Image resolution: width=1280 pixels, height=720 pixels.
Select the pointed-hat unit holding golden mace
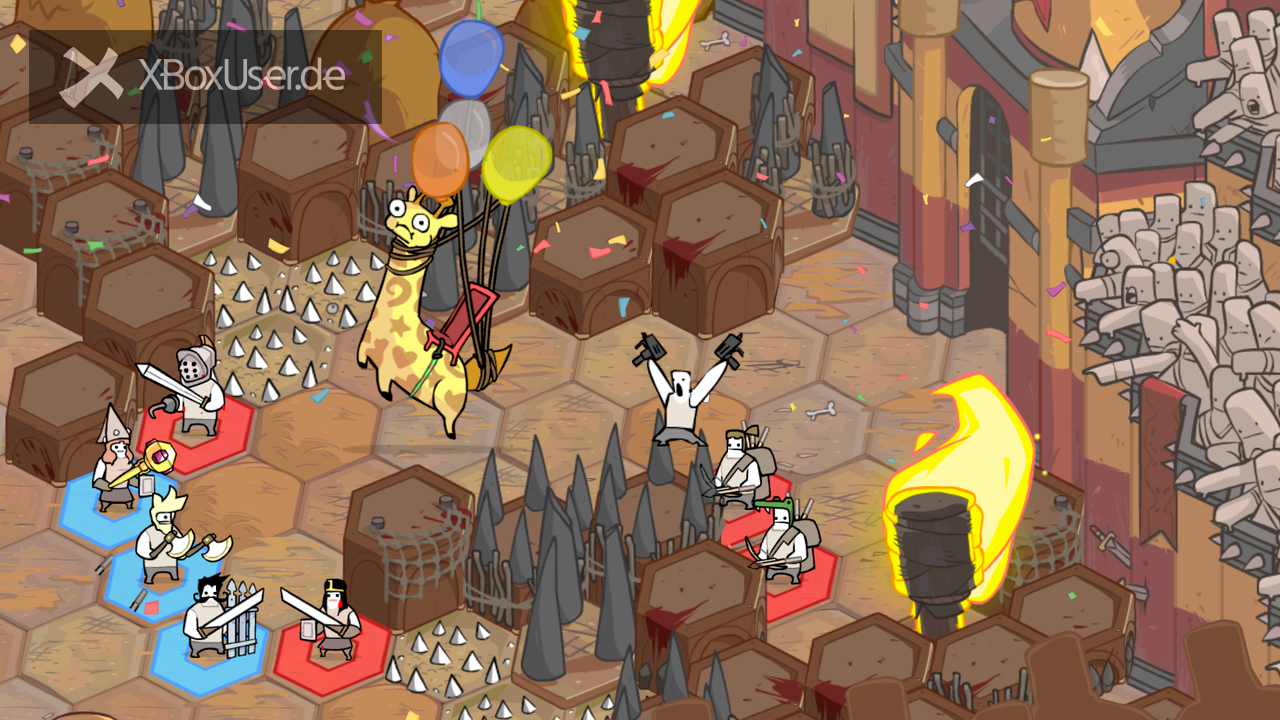[116, 463]
